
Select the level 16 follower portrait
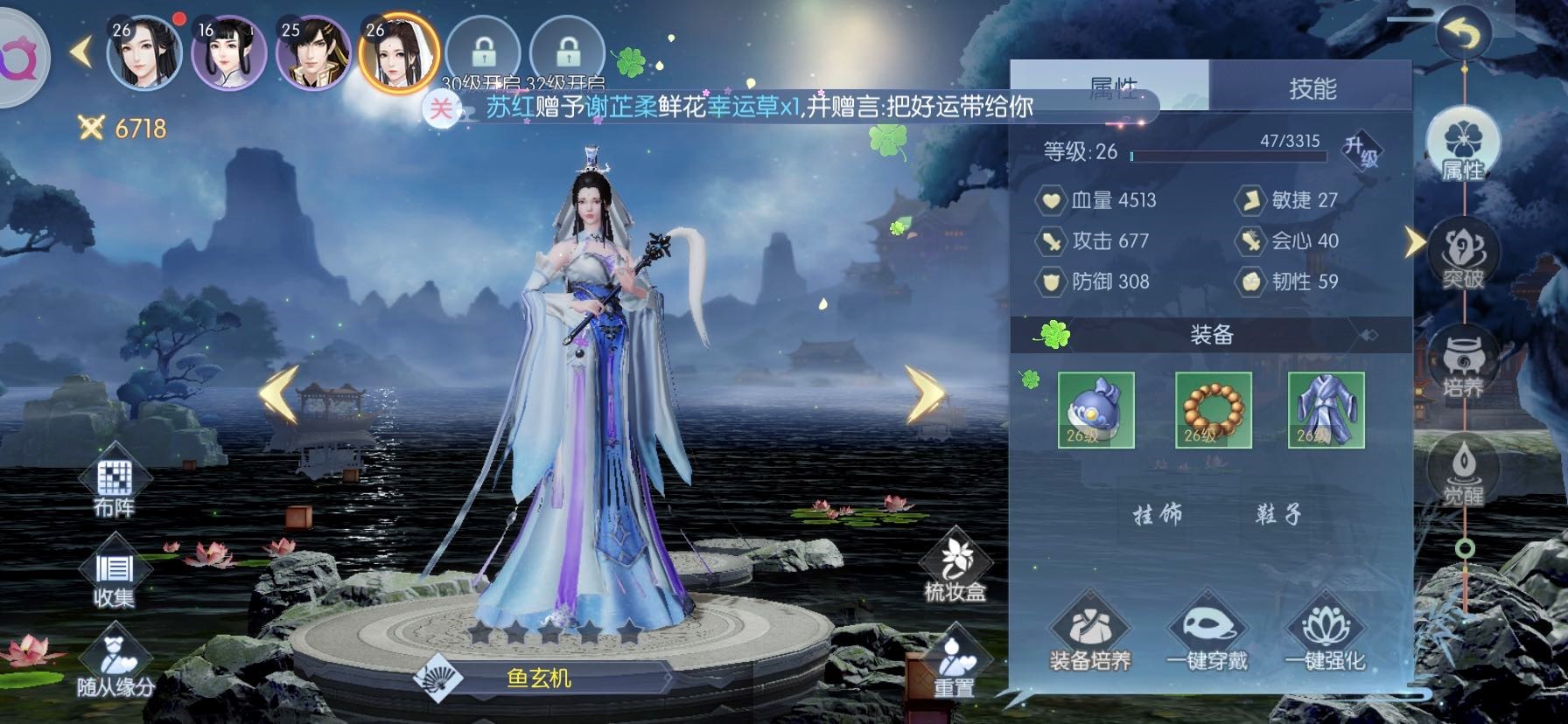pos(228,54)
